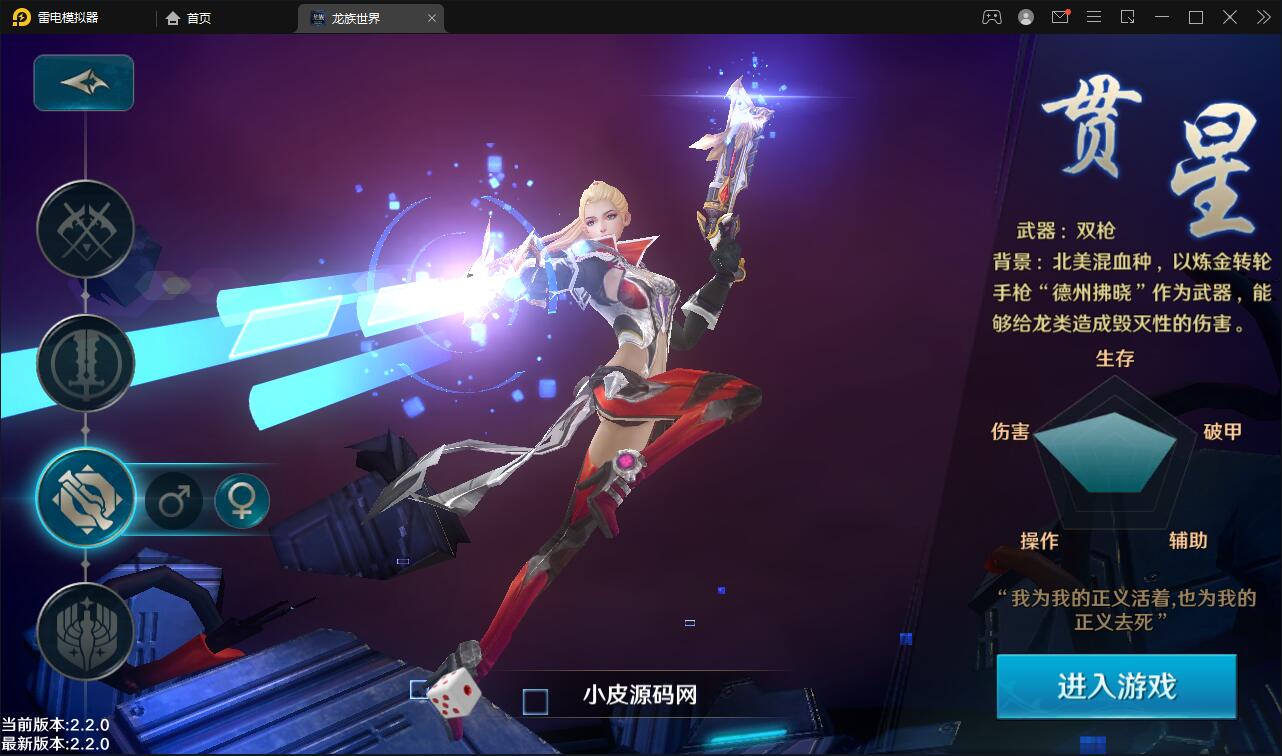
Task: Click the back arrow button
Action: tap(84, 83)
